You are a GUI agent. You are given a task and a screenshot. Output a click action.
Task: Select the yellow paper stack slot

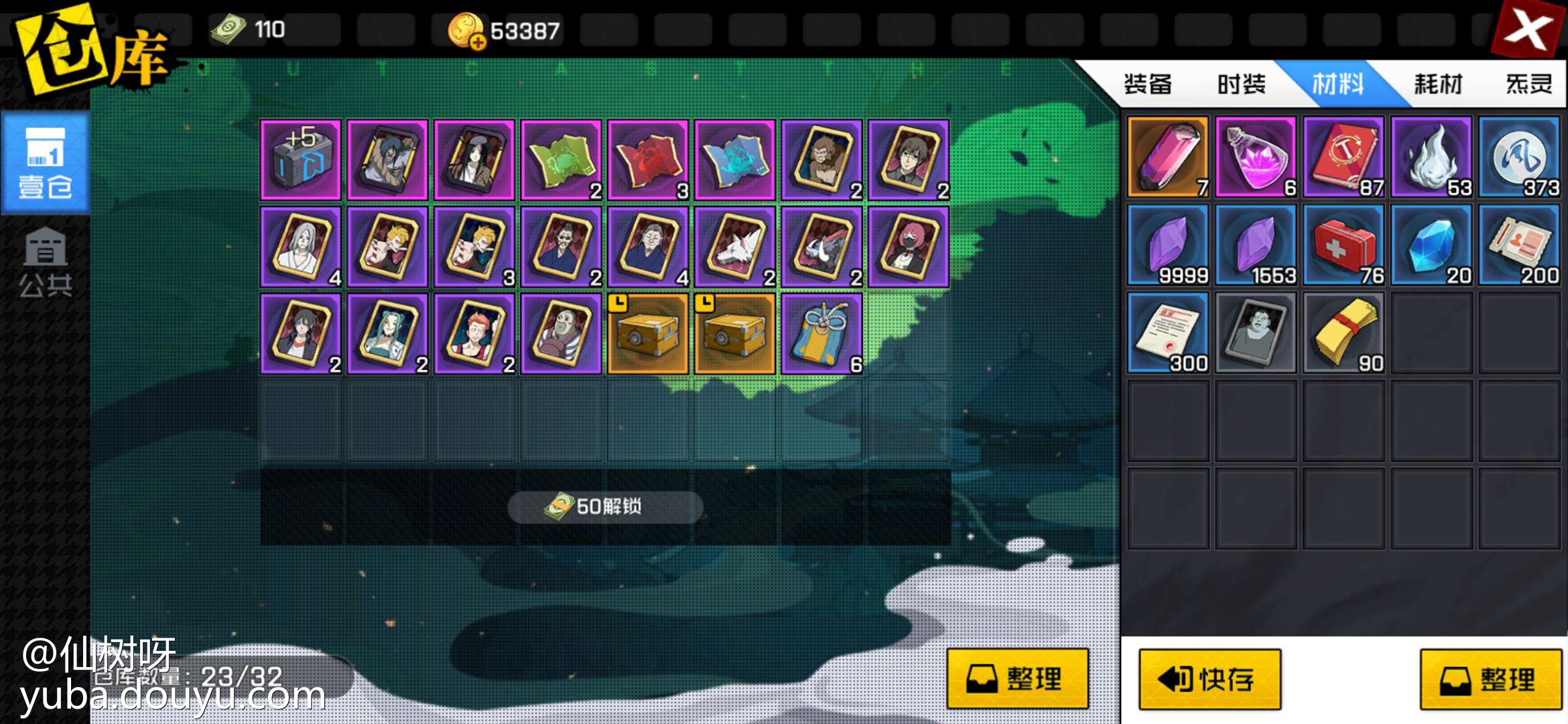click(x=1344, y=334)
